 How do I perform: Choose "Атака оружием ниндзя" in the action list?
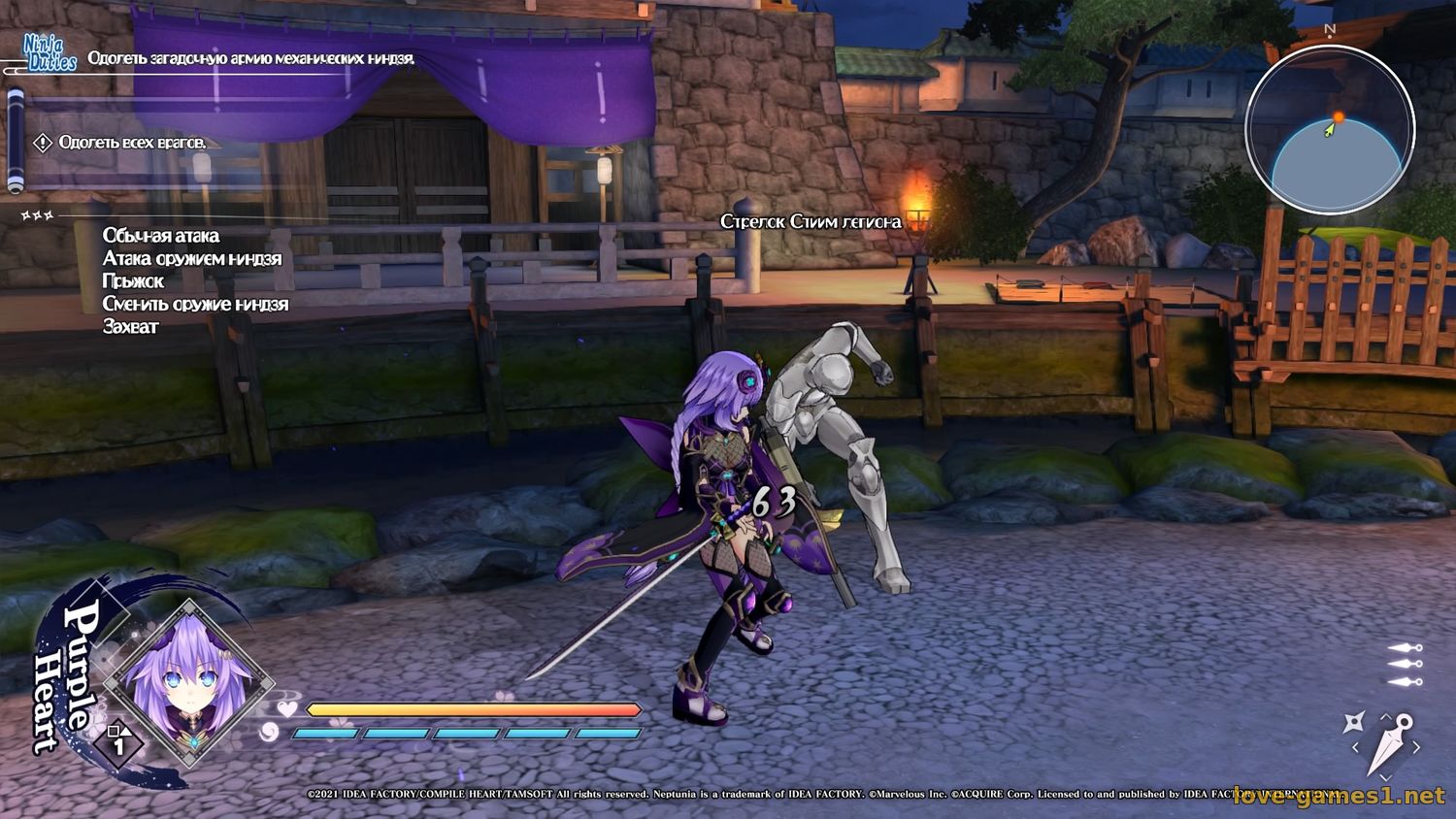[x=192, y=259]
